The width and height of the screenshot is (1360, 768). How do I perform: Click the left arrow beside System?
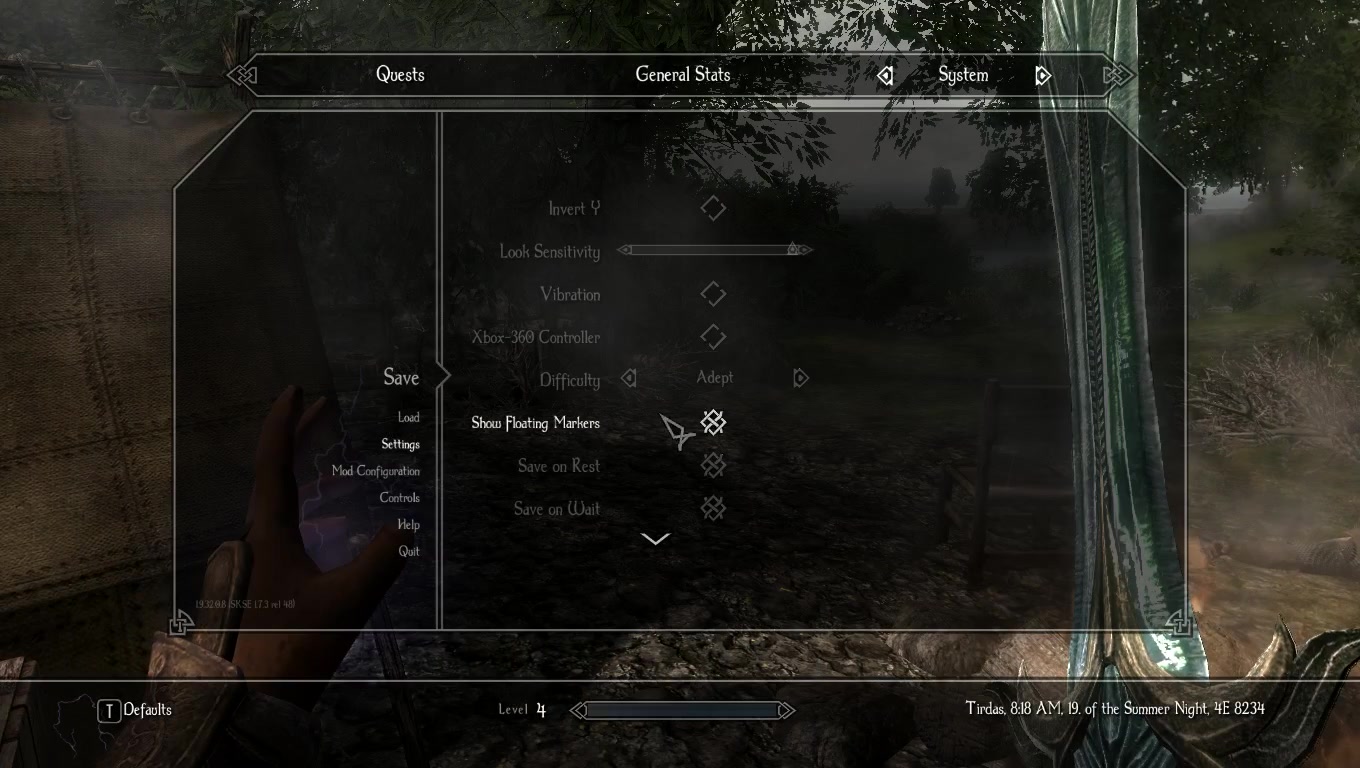click(x=885, y=76)
